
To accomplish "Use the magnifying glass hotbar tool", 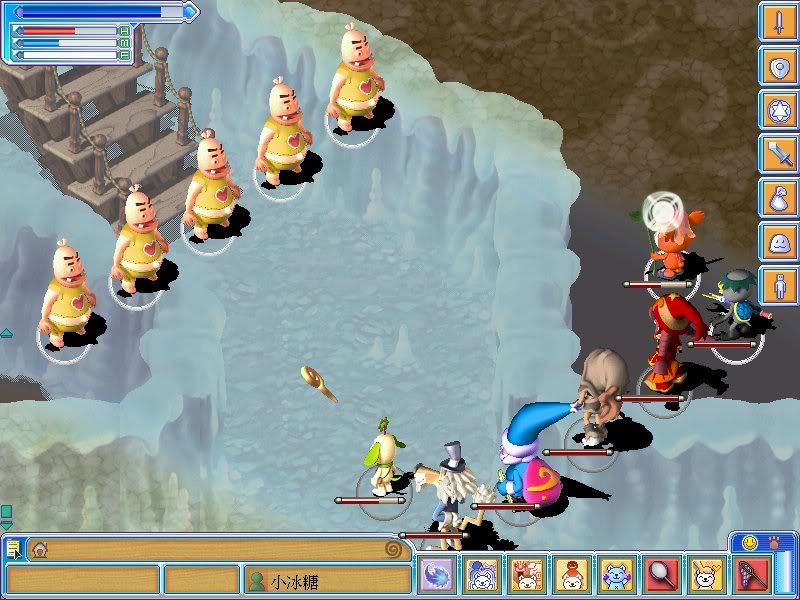I will [661, 575].
